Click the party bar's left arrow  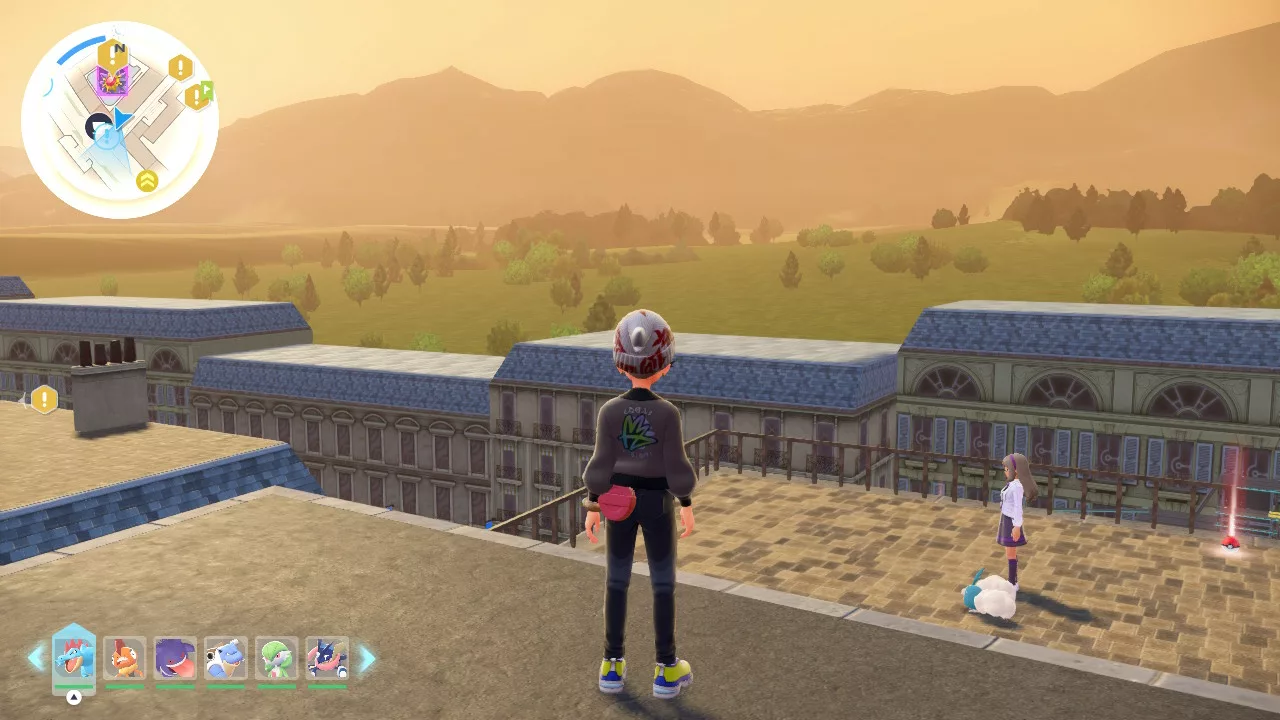36,657
